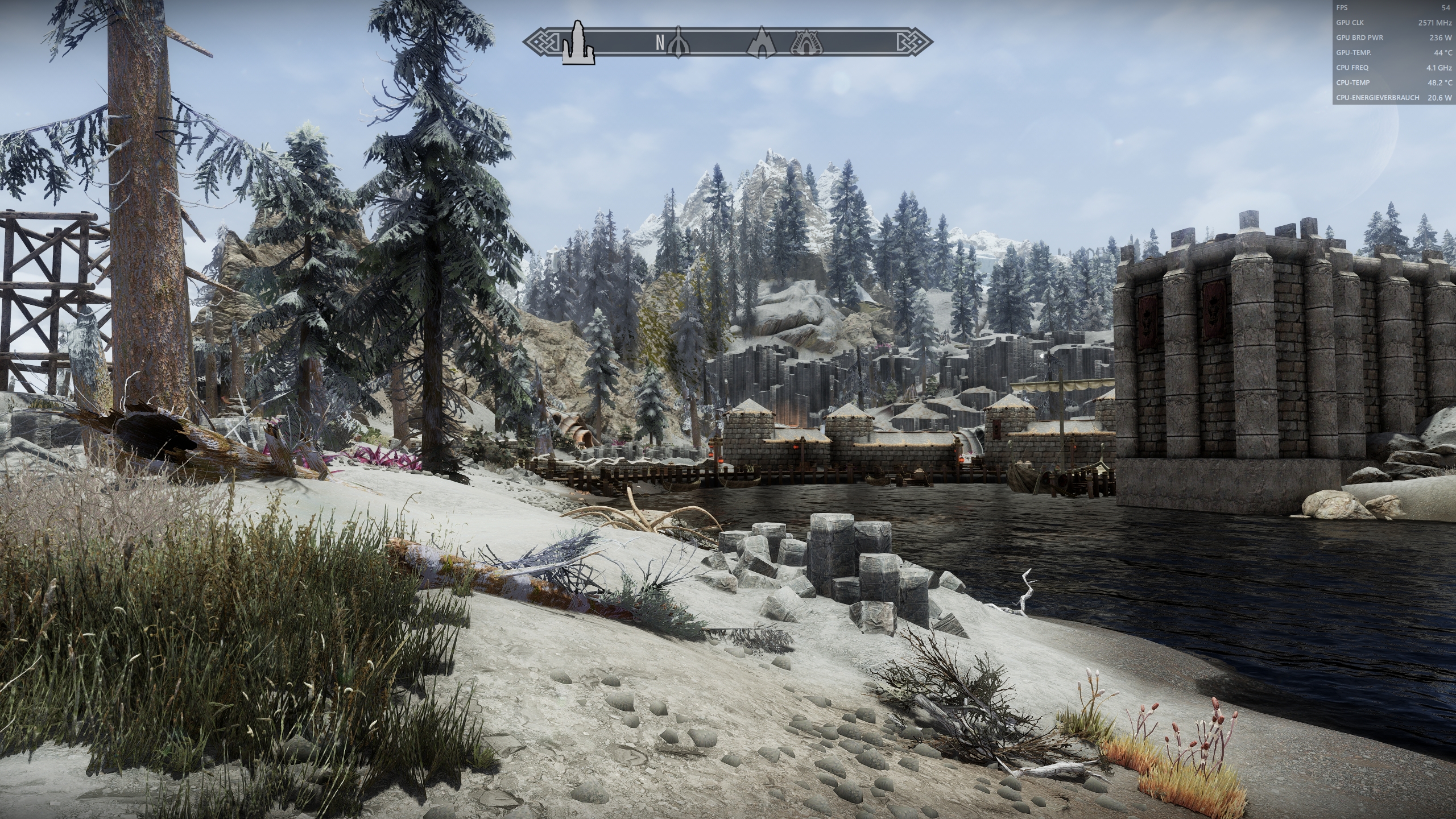Click the FPS row in the performance overlay
The width and height of the screenshot is (1456, 819).
click(1394, 8)
